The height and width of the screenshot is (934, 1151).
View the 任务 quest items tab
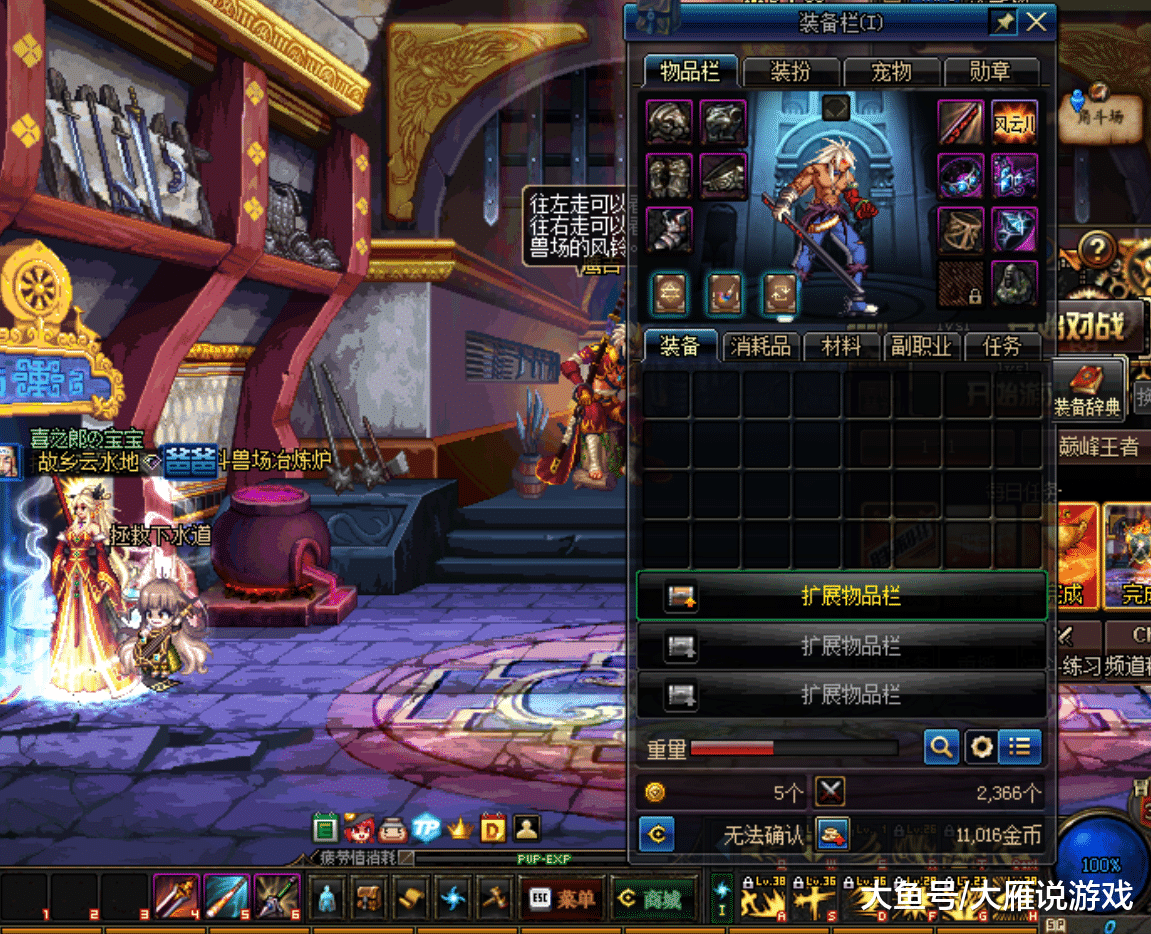pyautogui.click(x=1002, y=346)
